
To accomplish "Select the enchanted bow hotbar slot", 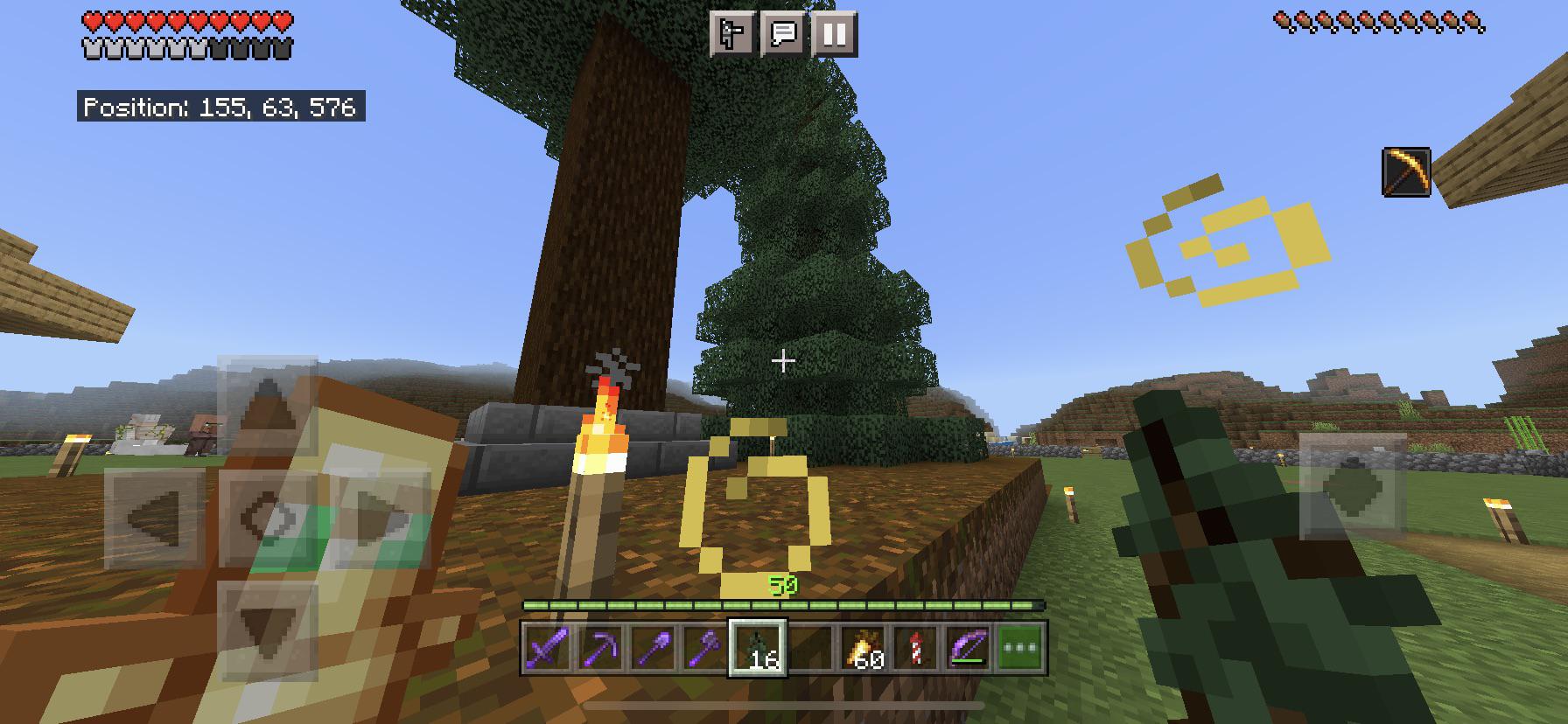I will 968,649.
